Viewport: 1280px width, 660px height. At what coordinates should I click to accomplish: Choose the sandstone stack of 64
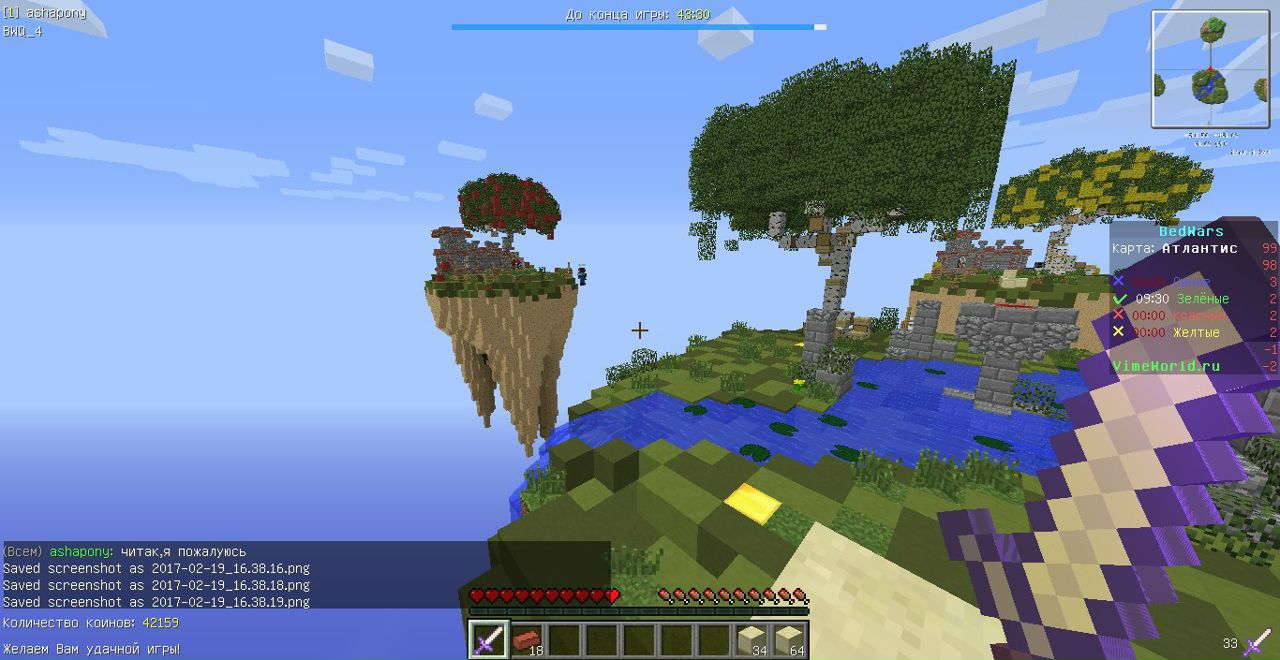tap(788, 638)
